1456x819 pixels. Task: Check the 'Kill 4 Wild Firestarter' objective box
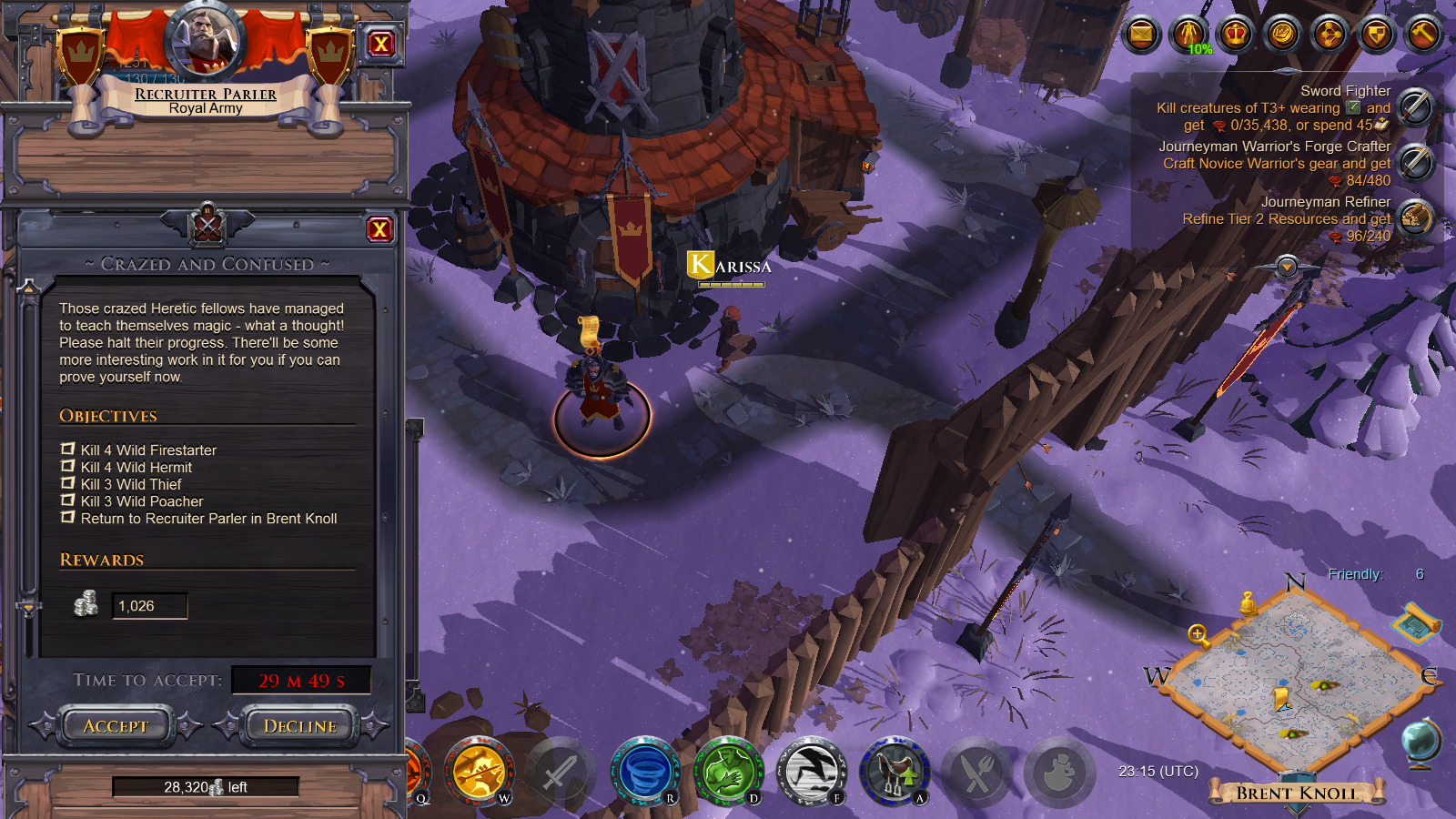pos(66,449)
